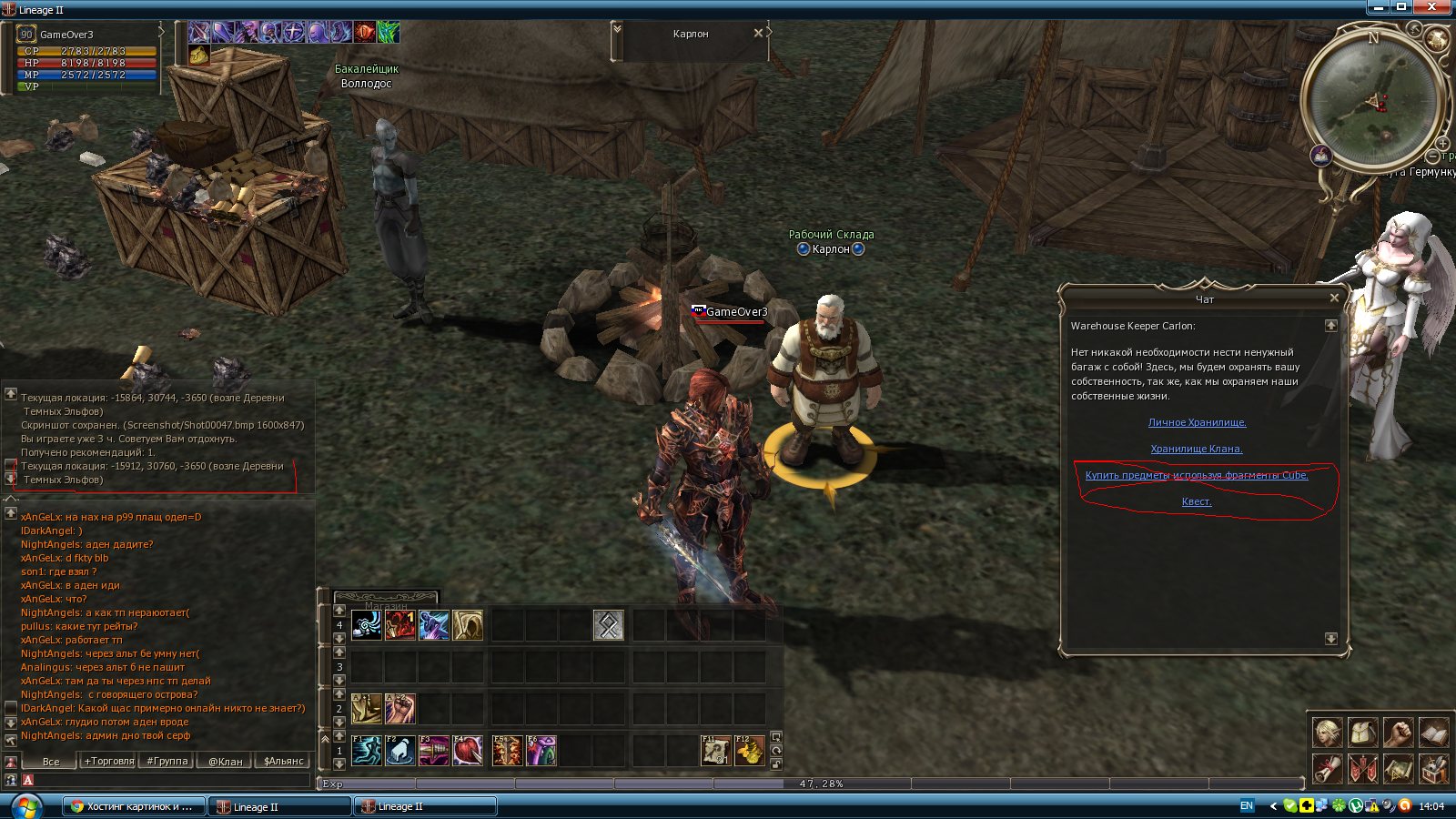Open the quest scroll with red ribbon
The image size is (1456, 819).
tap(1327, 769)
